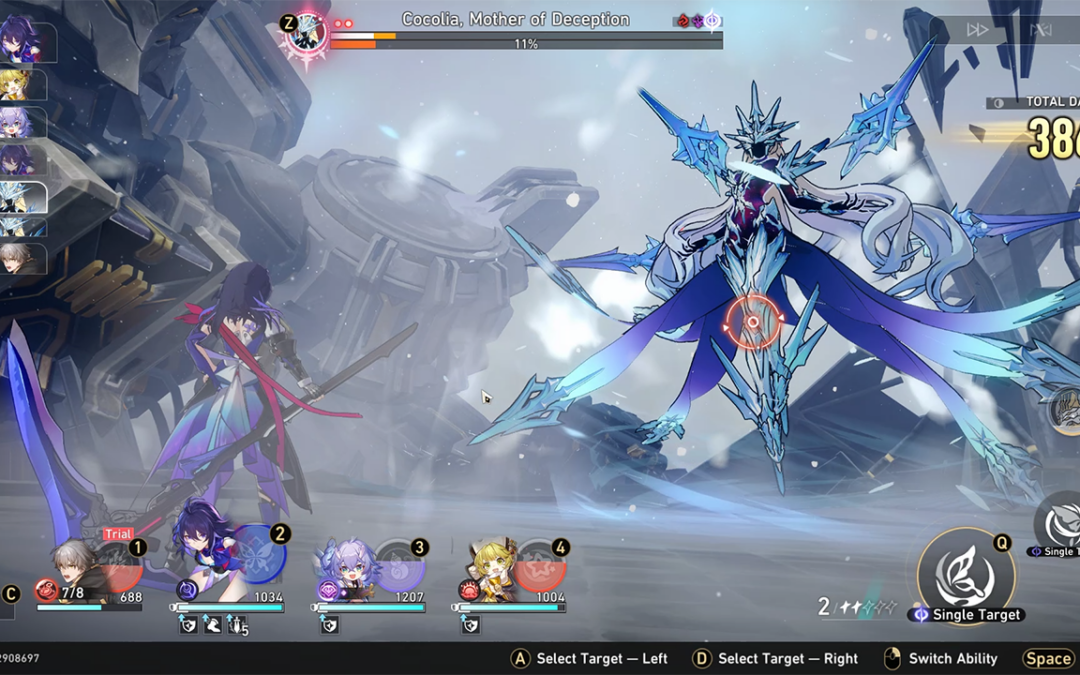The width and height of the screenshot is (1080, 675).
Task: Toggle the double-speed battle button
Action: [x=977, y=30]
